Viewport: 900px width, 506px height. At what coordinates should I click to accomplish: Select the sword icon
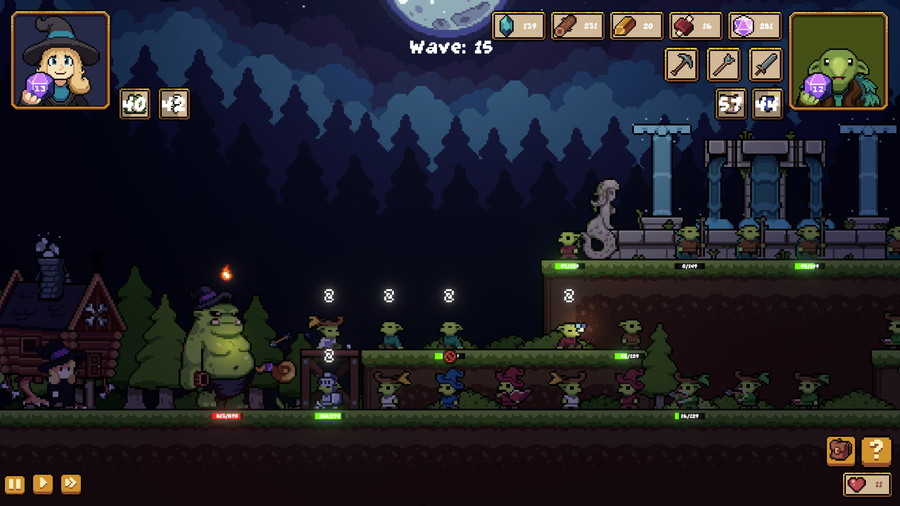point(766,65)
